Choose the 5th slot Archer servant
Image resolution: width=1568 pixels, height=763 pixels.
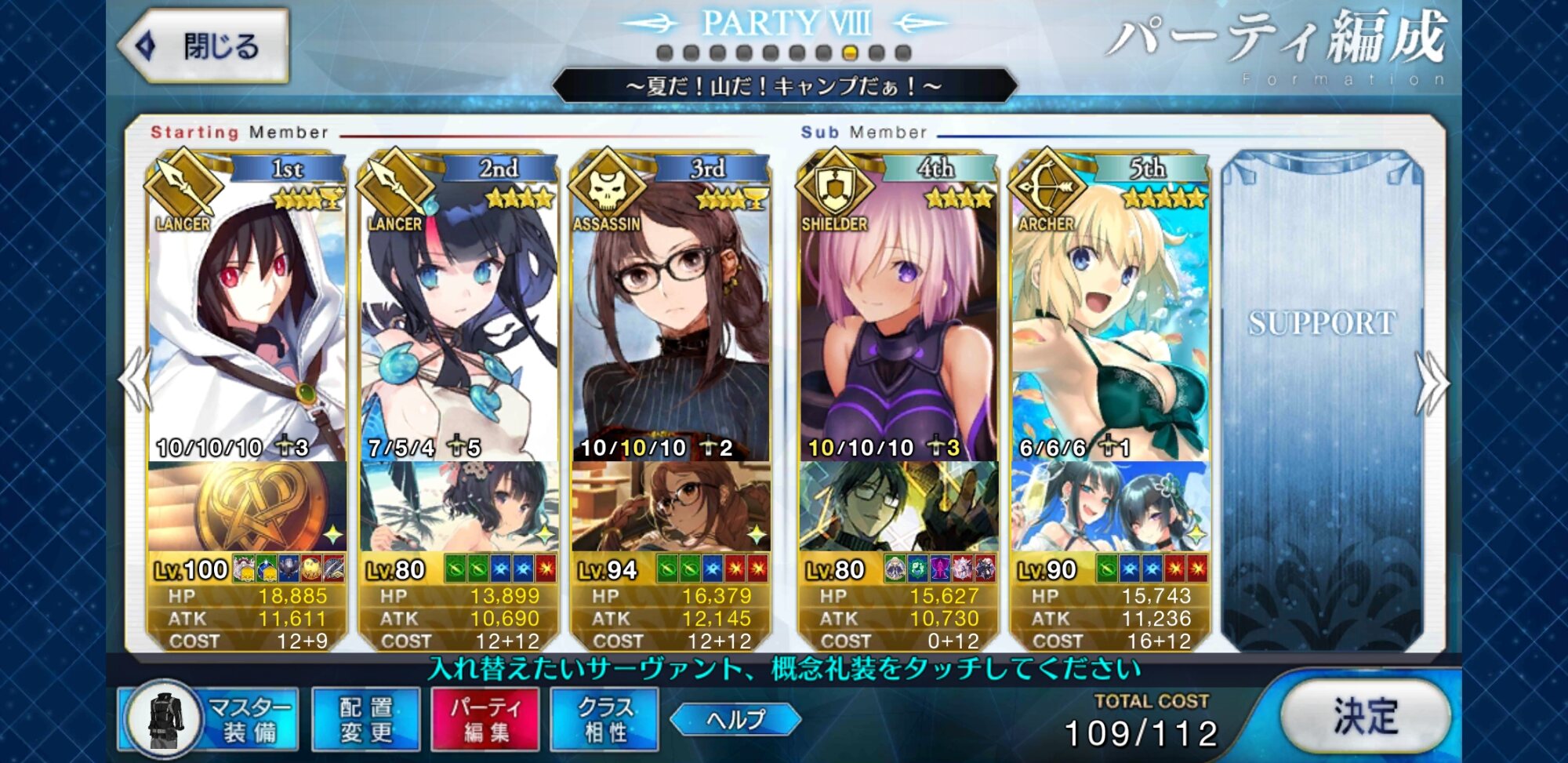(x=1110, y=314)
